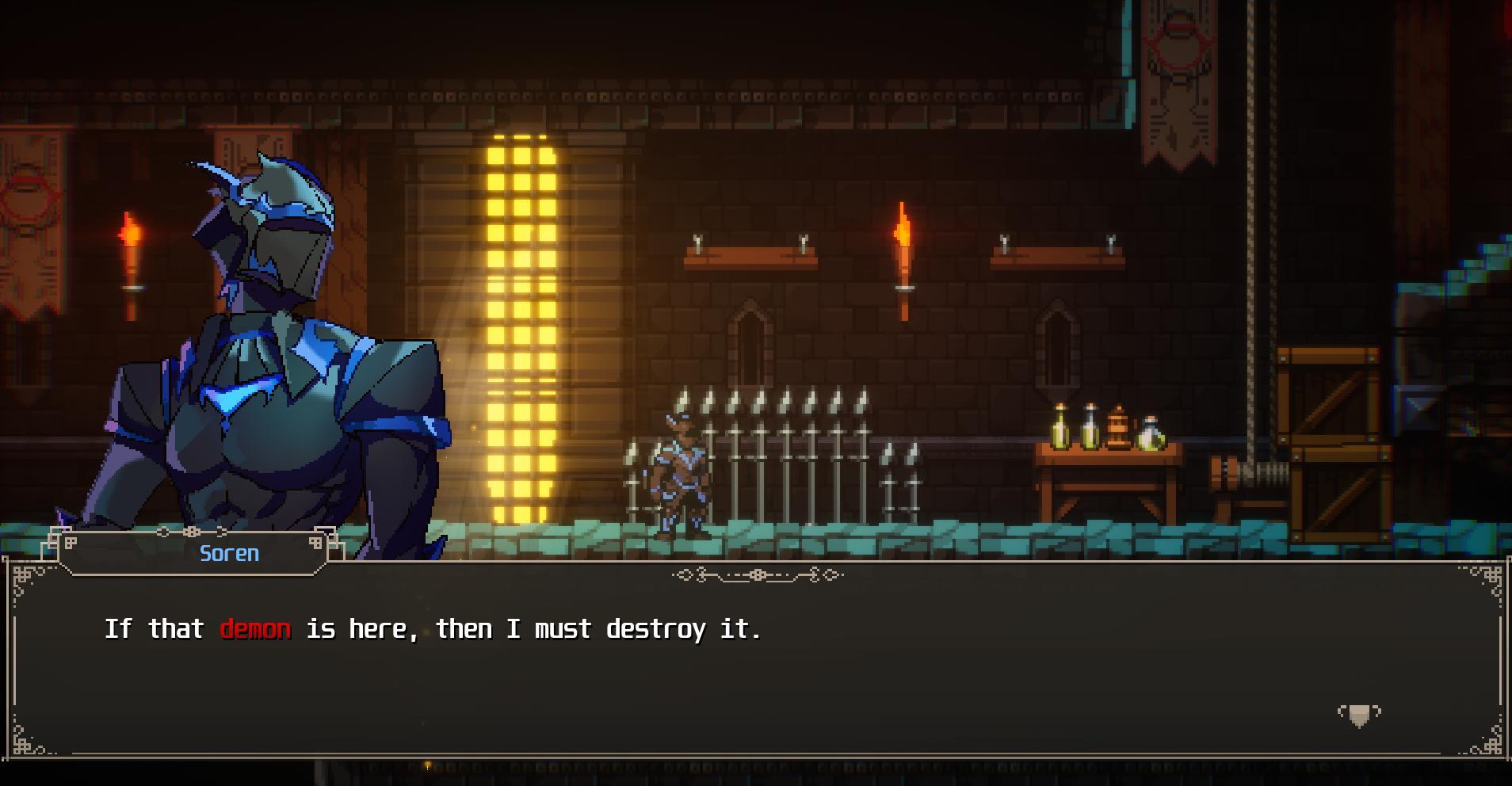Image resolution: width=1512 pixels, height=786 pixels.
Task: Click the highlighted word demon in the dialogue
Action: coord(257,628)
